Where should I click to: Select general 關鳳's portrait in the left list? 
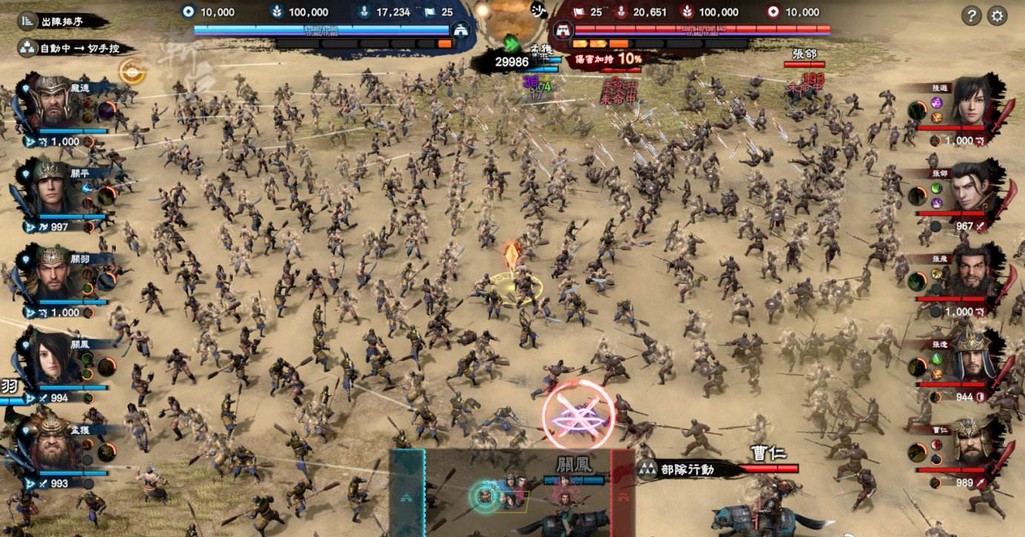pos(54,358)
